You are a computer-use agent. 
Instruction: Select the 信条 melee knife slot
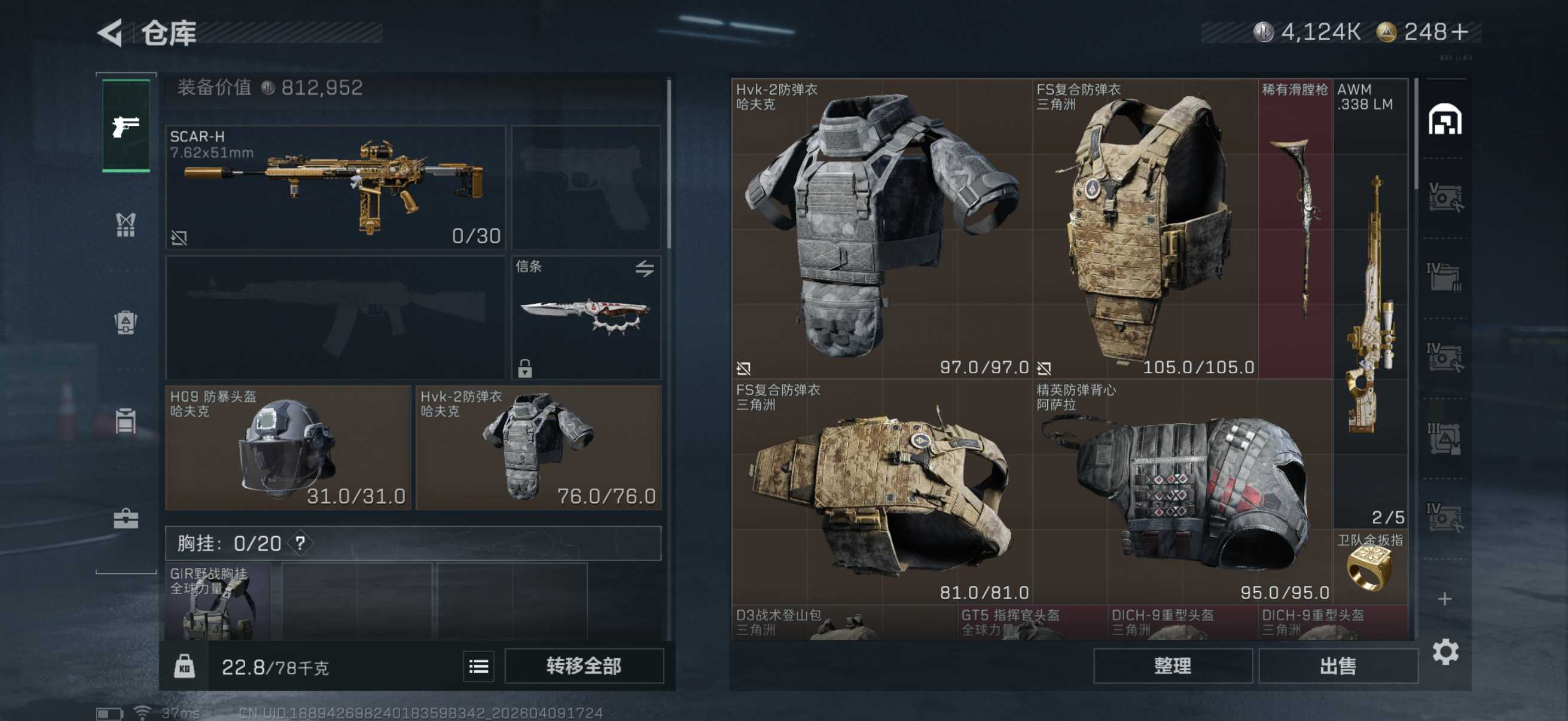click(585, 317)
